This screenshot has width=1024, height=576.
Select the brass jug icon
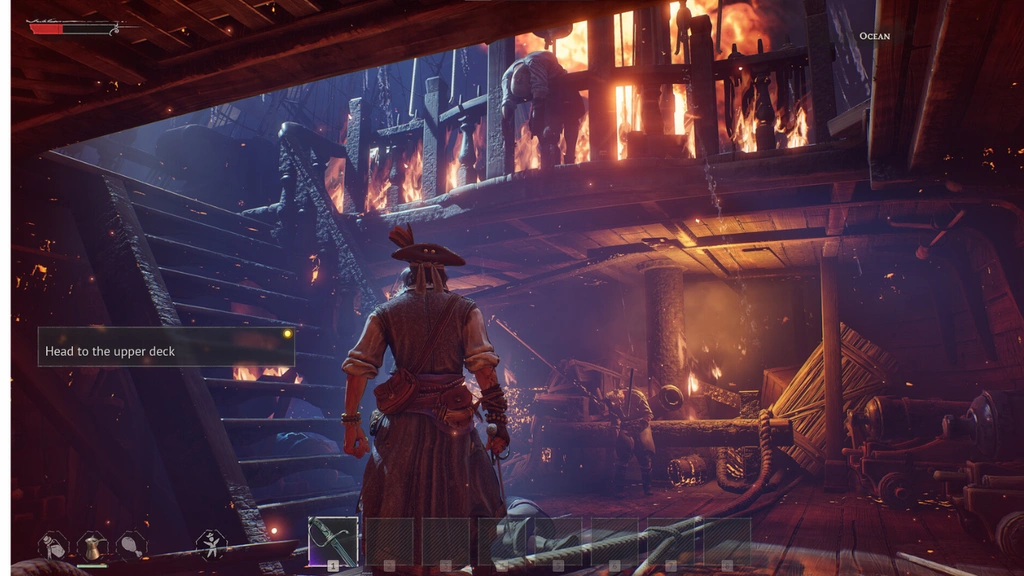92,546
